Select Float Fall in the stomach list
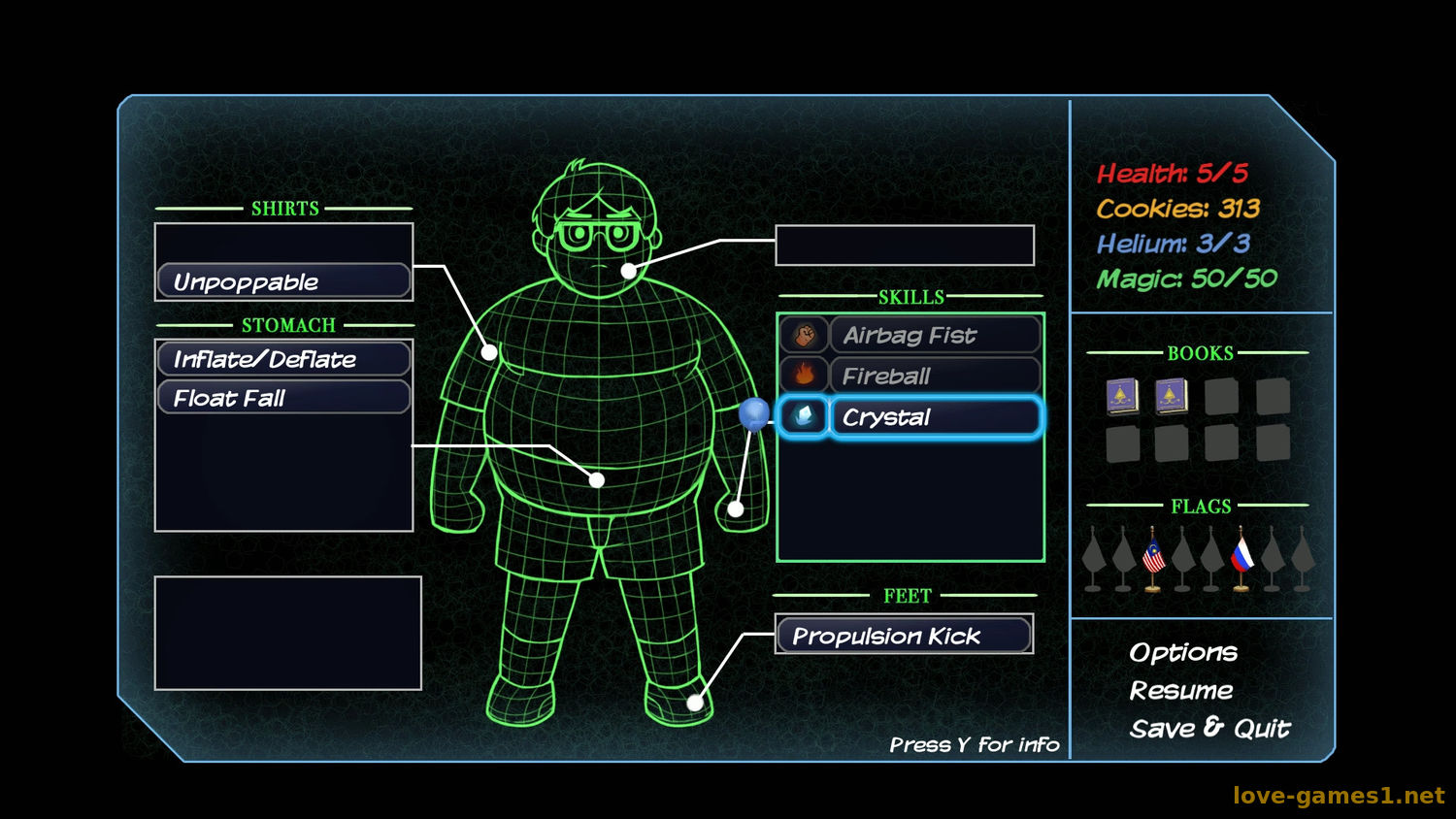The image size is (1456, 819). tap(283, 398)
